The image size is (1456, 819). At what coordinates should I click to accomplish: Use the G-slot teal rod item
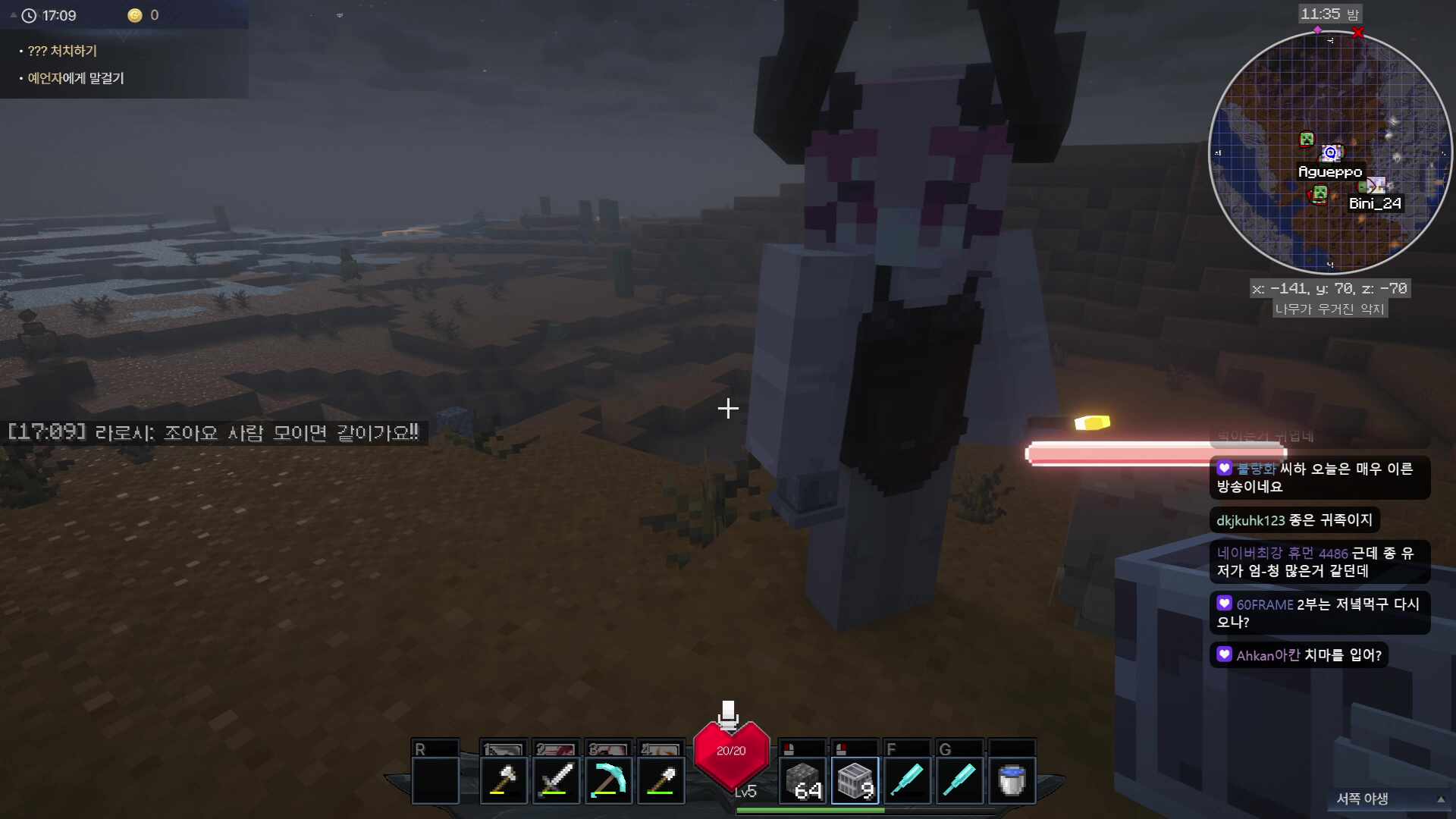[959, 780]
